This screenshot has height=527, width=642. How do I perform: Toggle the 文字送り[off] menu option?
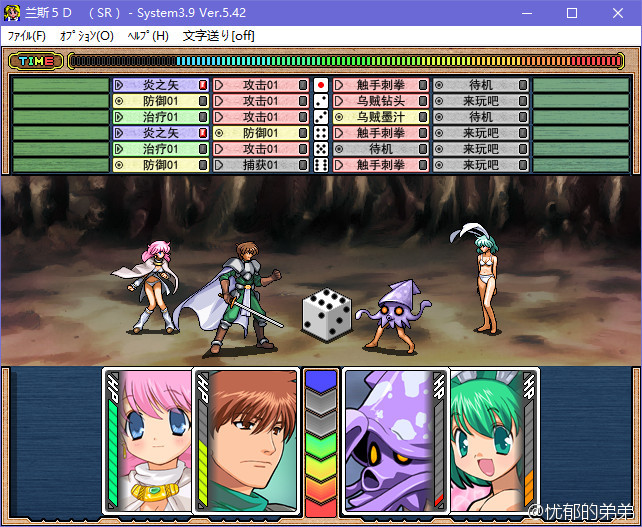(218, 36)
